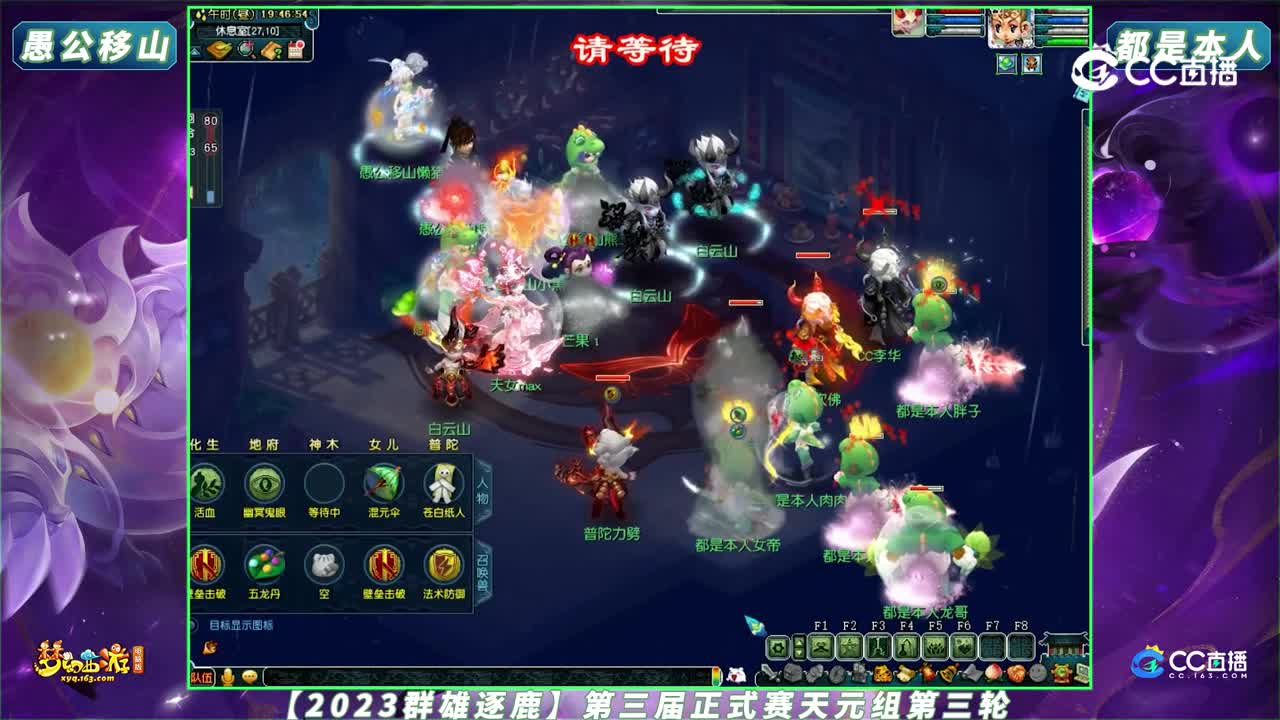Click the 目标显示图标 button
Screen dimensions: 1280x720
point(239,624)
